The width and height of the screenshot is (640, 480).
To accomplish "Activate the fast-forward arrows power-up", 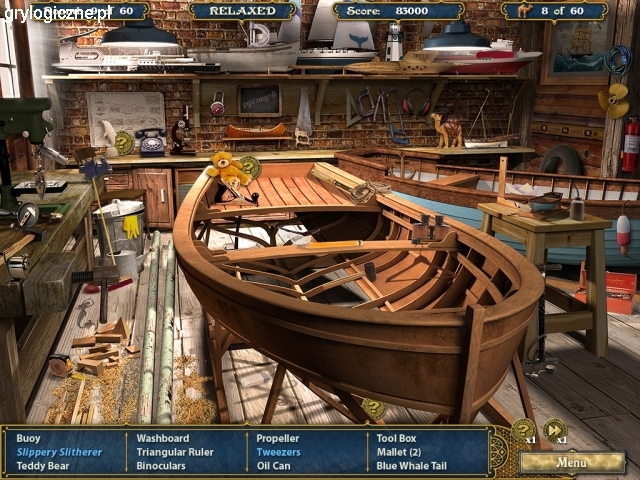I will (x=554, y=430).
